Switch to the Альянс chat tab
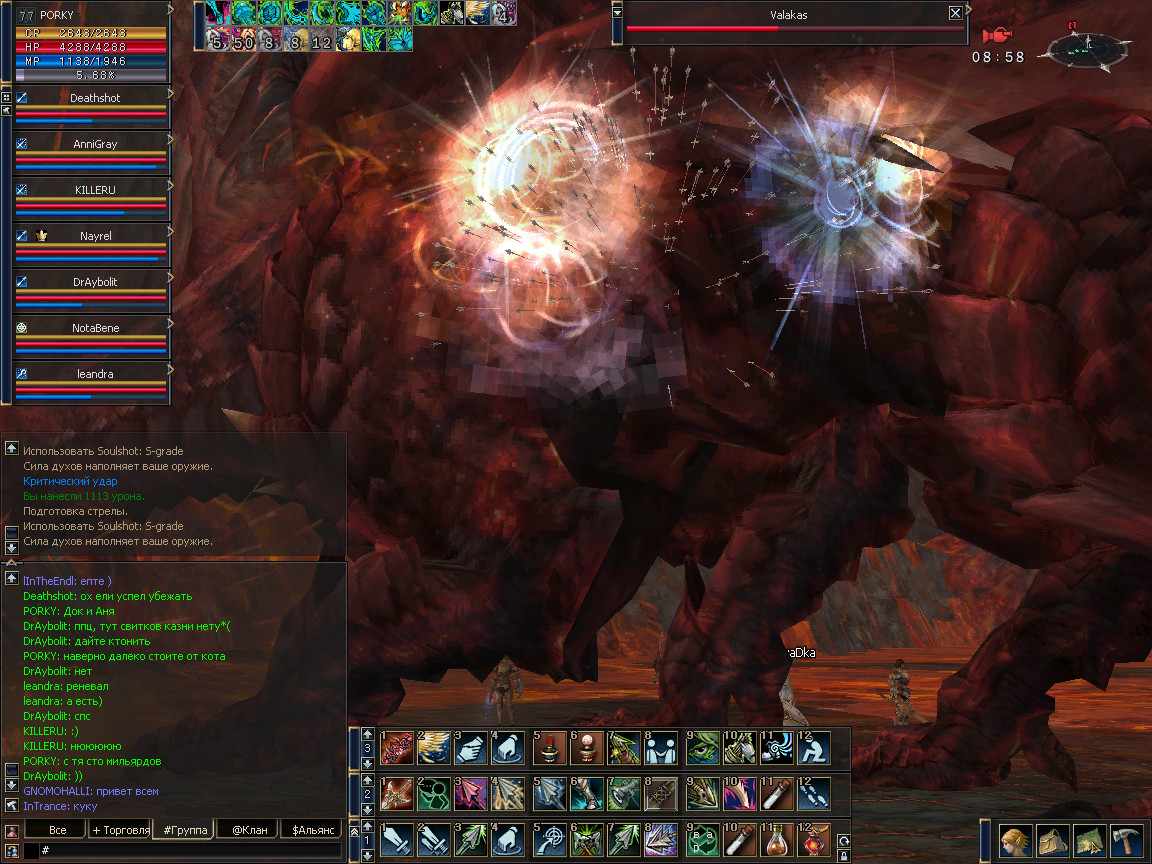Screen dimensions: 1152x864 tap(312, 830)
